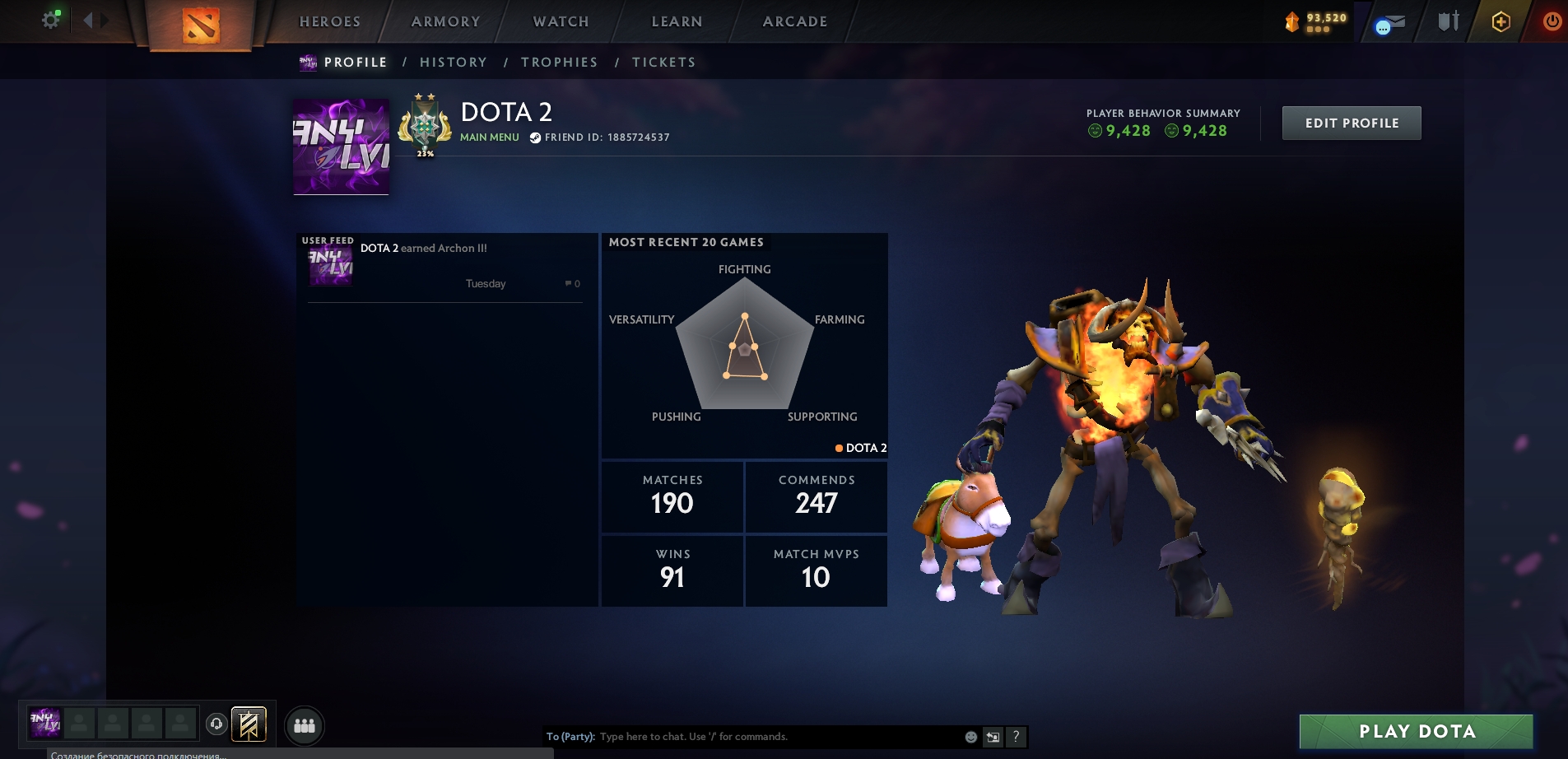Open the Heroes menu
Screen dimensions: 1568x759
(x=330, y=21)
